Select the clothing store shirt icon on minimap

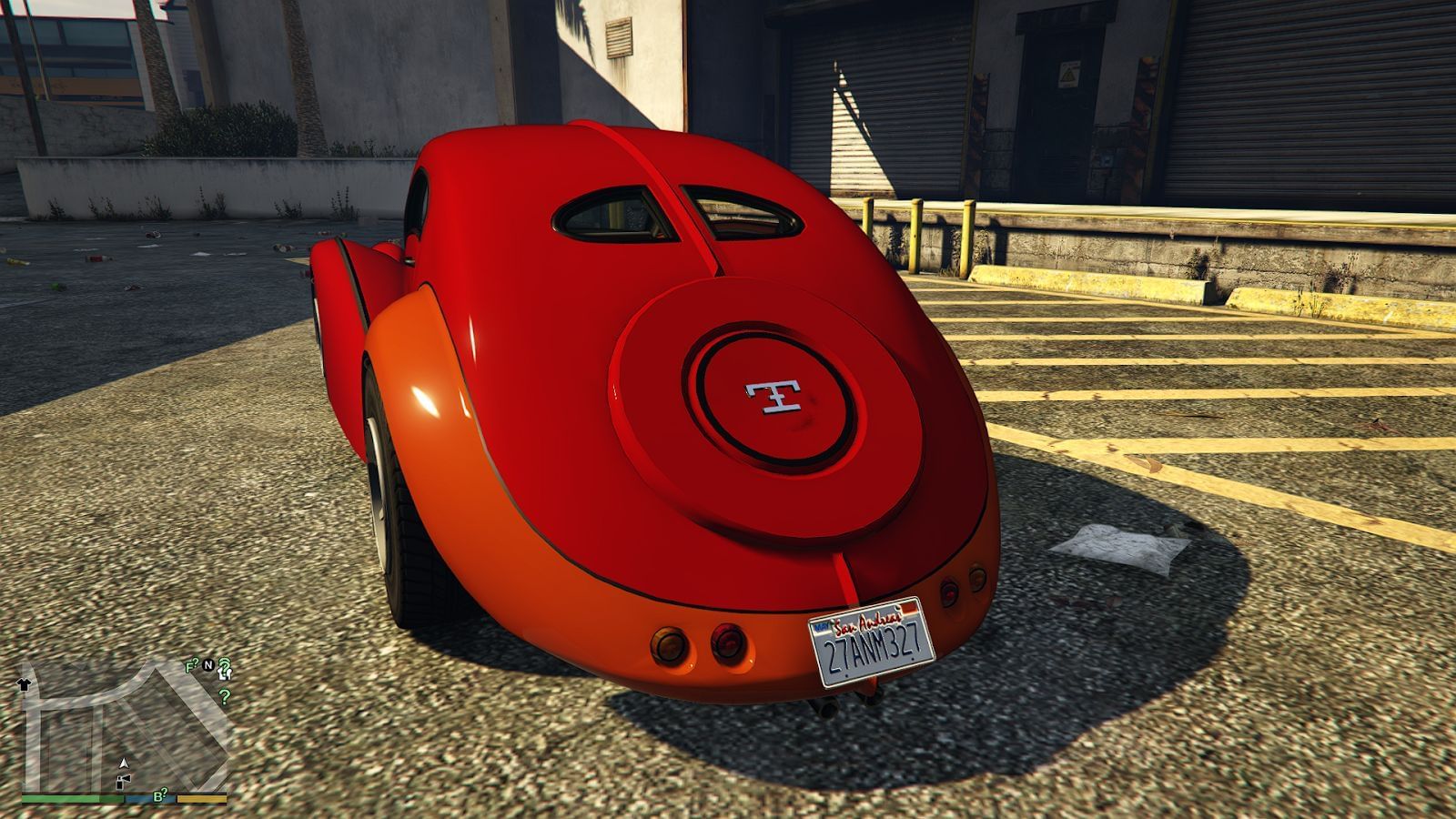(x=24, y=683)
